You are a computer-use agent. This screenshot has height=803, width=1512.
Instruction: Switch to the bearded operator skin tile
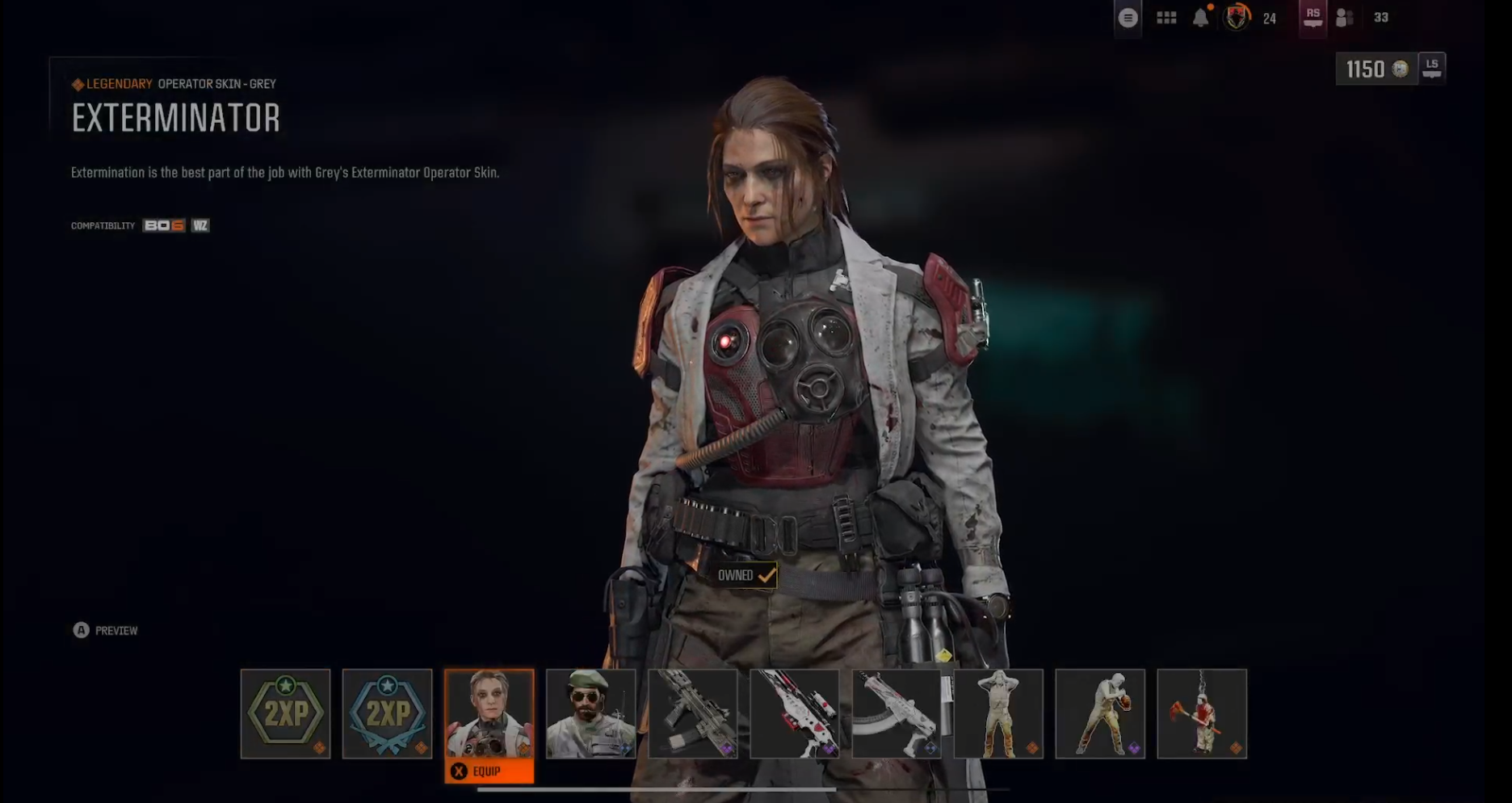coord(590,714)
